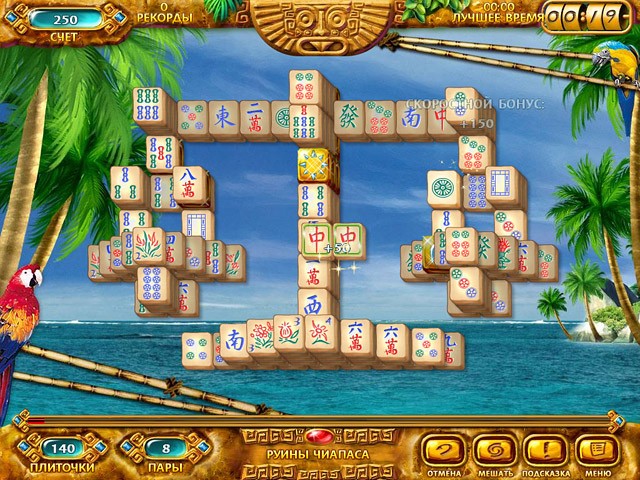Get a hint with Подсказка
The width and height of the screenshot is (640, 480).
(546, 450)
